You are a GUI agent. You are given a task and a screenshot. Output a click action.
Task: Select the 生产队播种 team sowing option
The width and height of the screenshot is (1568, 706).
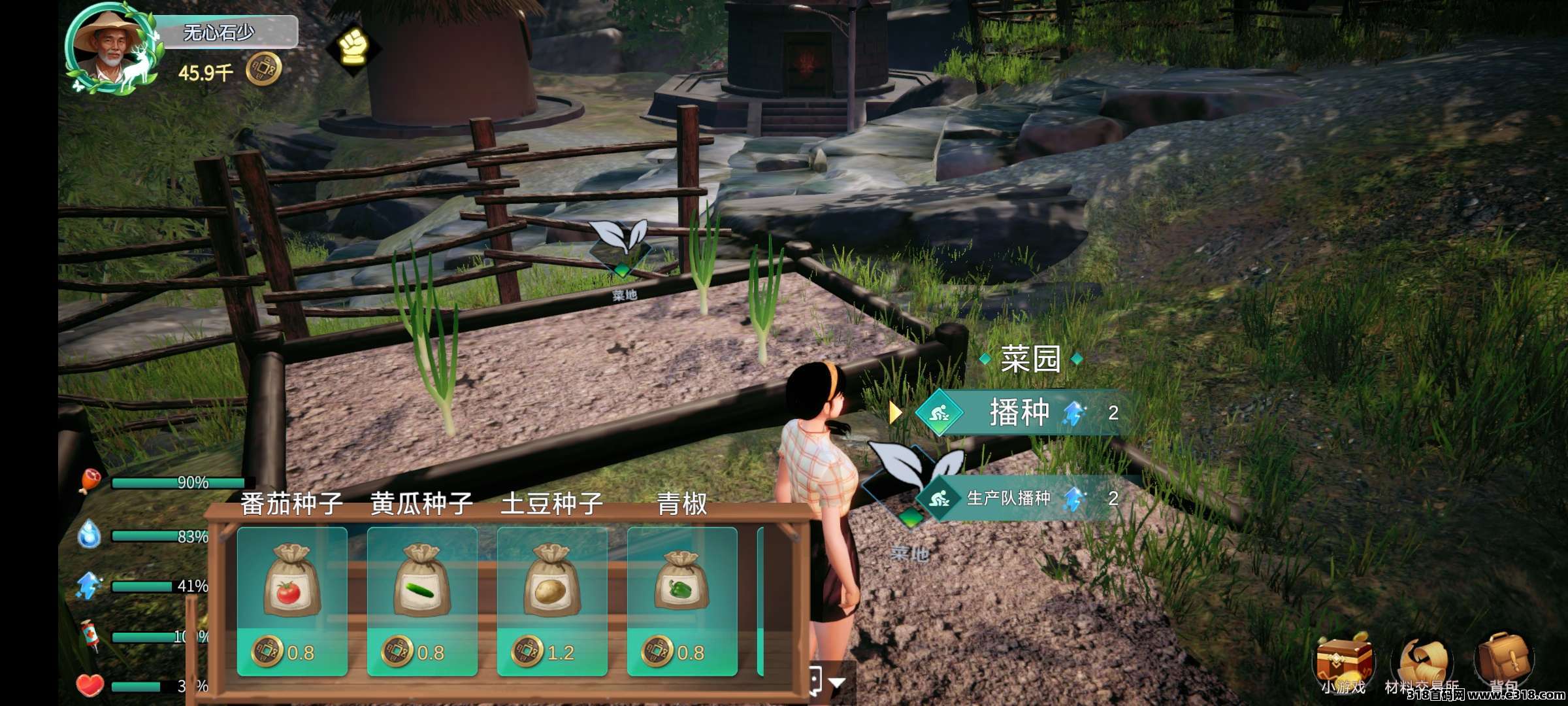click(1009, 499)
